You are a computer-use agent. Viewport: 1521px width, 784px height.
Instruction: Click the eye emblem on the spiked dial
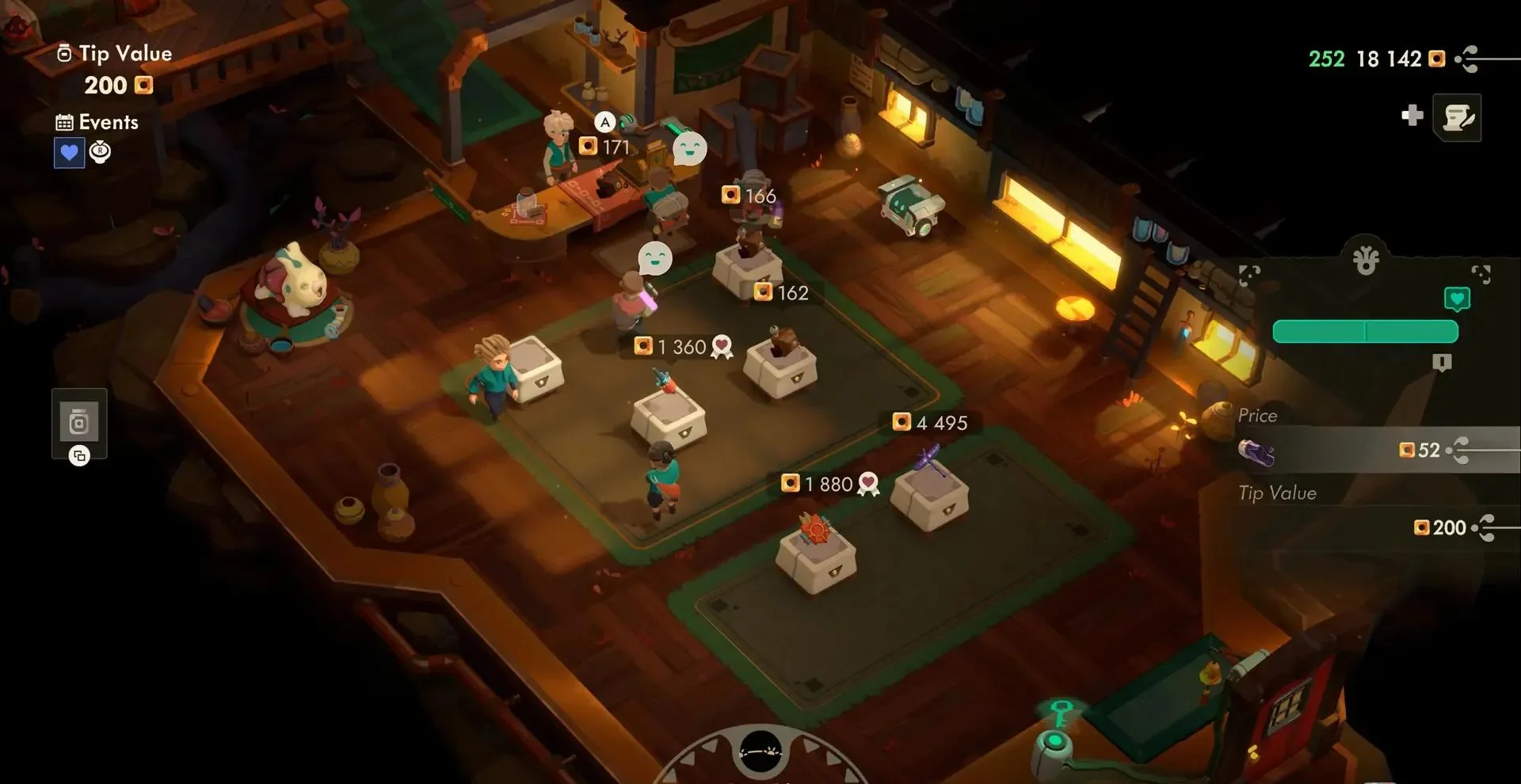760,751
